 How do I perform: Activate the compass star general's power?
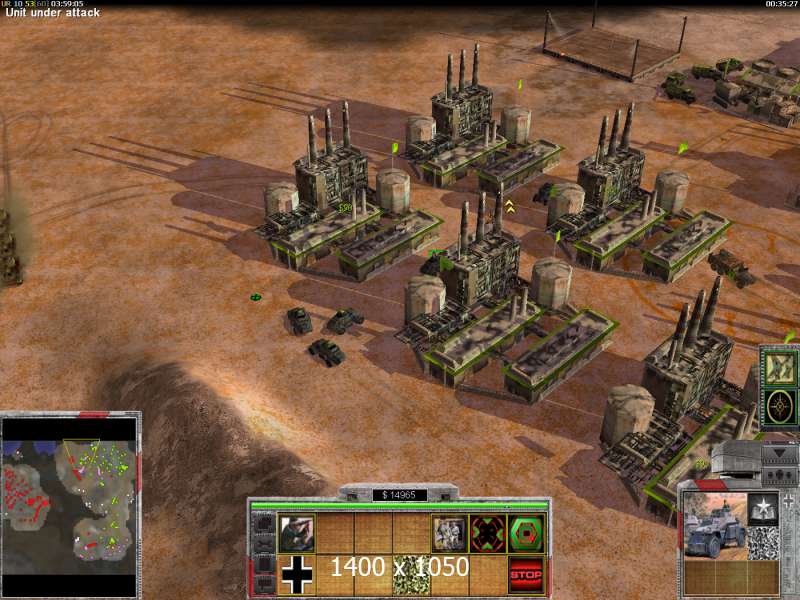tap(778, 406)
